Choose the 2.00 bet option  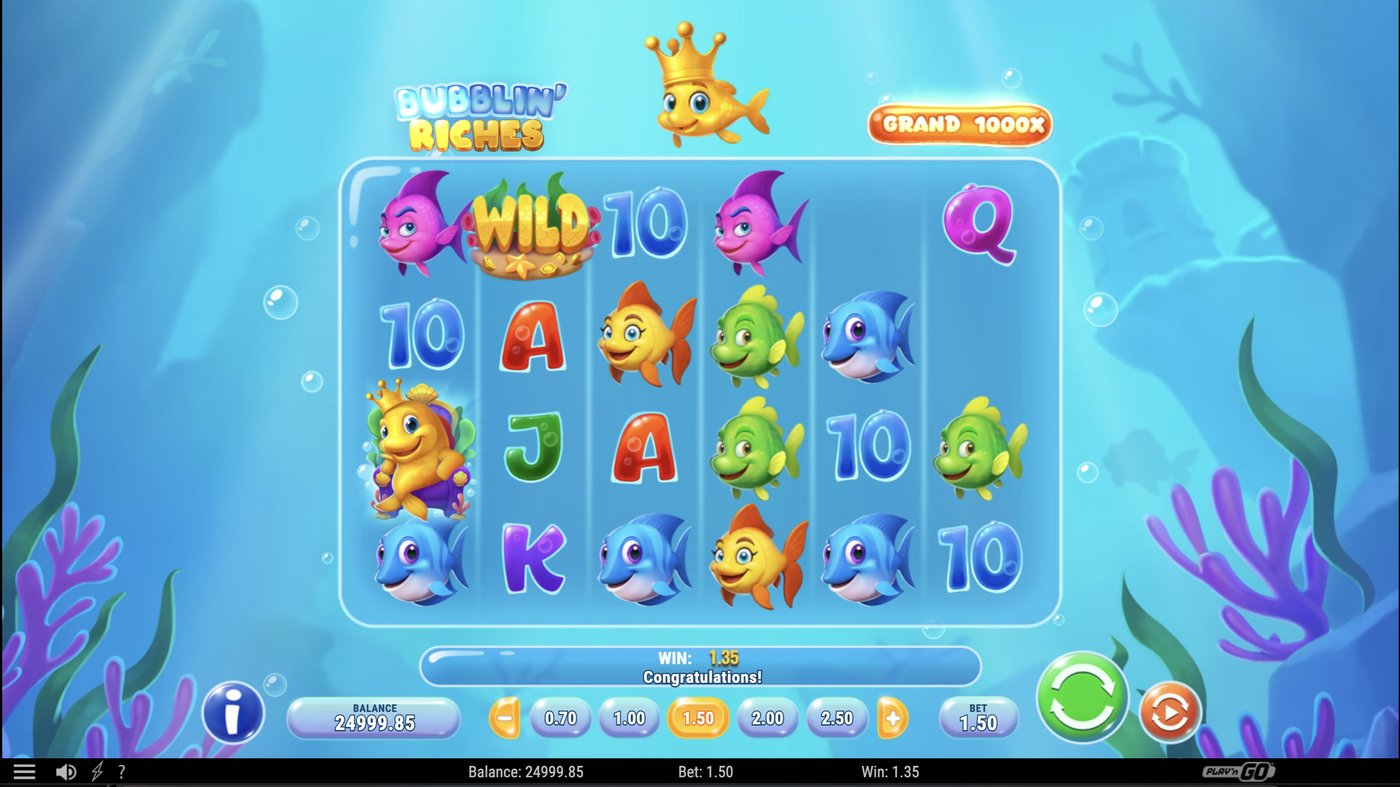768,718
